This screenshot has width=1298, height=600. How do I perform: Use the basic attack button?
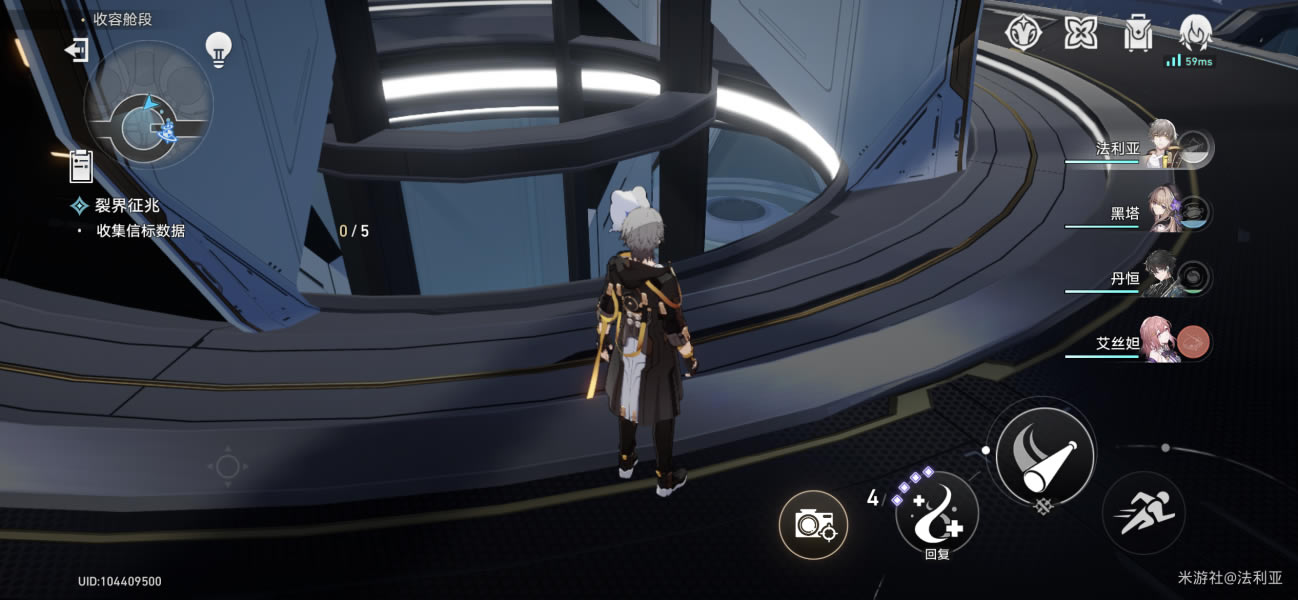(x=1043, y=455)
